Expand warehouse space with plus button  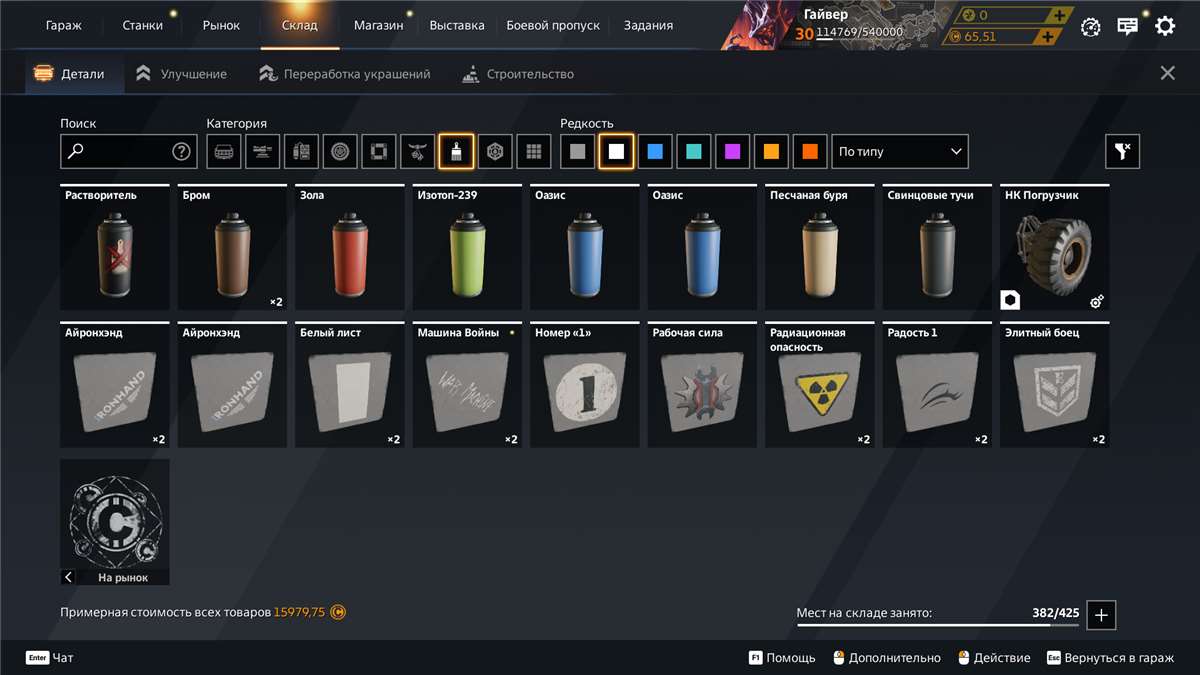pyautogui.click(x=1101, y=615)
